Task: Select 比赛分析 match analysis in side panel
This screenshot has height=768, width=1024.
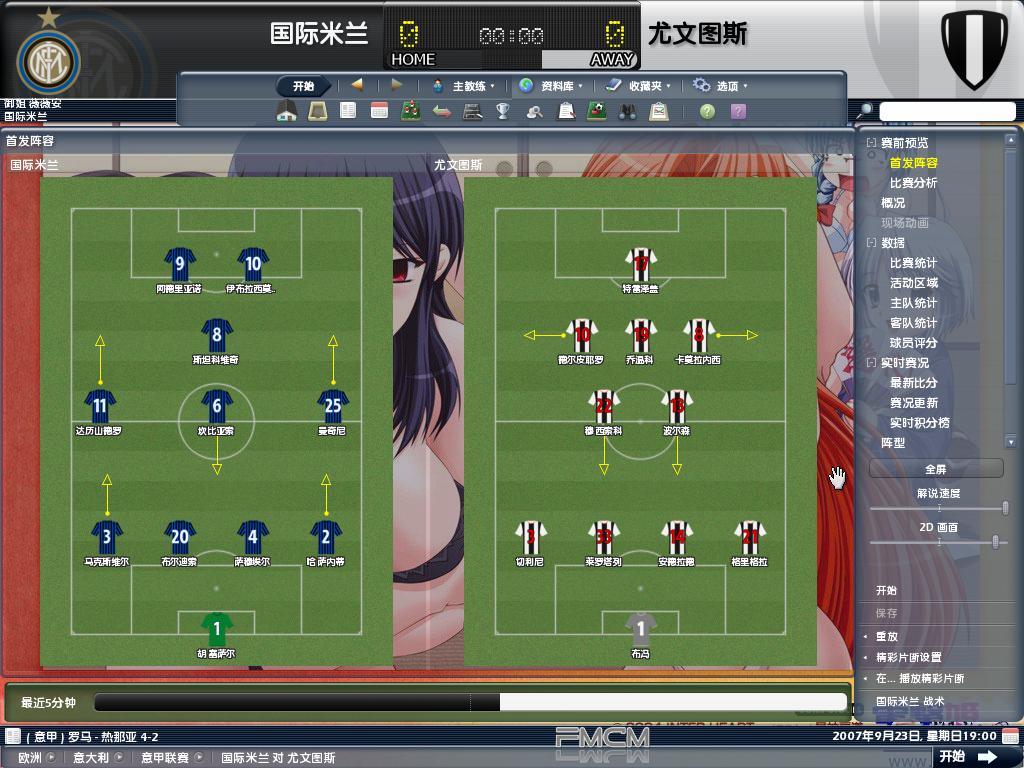Action: click(913, 183)
